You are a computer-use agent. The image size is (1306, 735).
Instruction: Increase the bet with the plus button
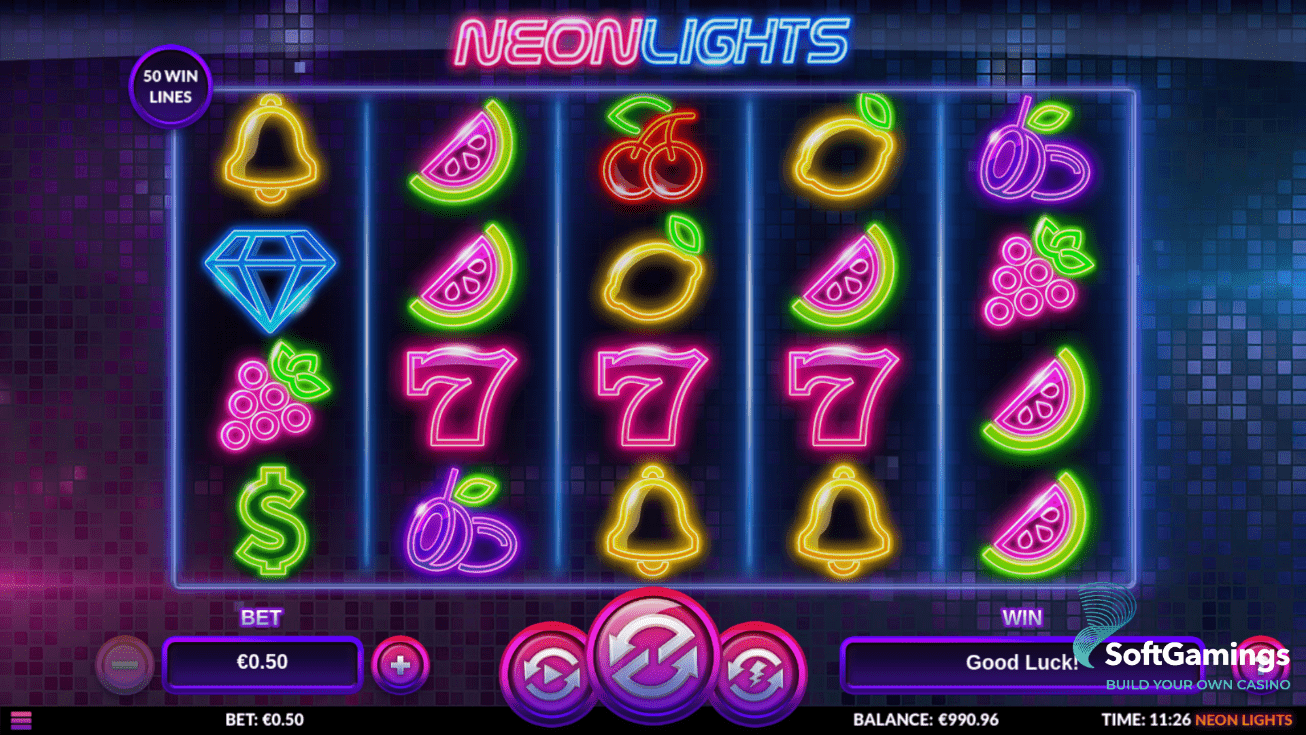point(400,665)
